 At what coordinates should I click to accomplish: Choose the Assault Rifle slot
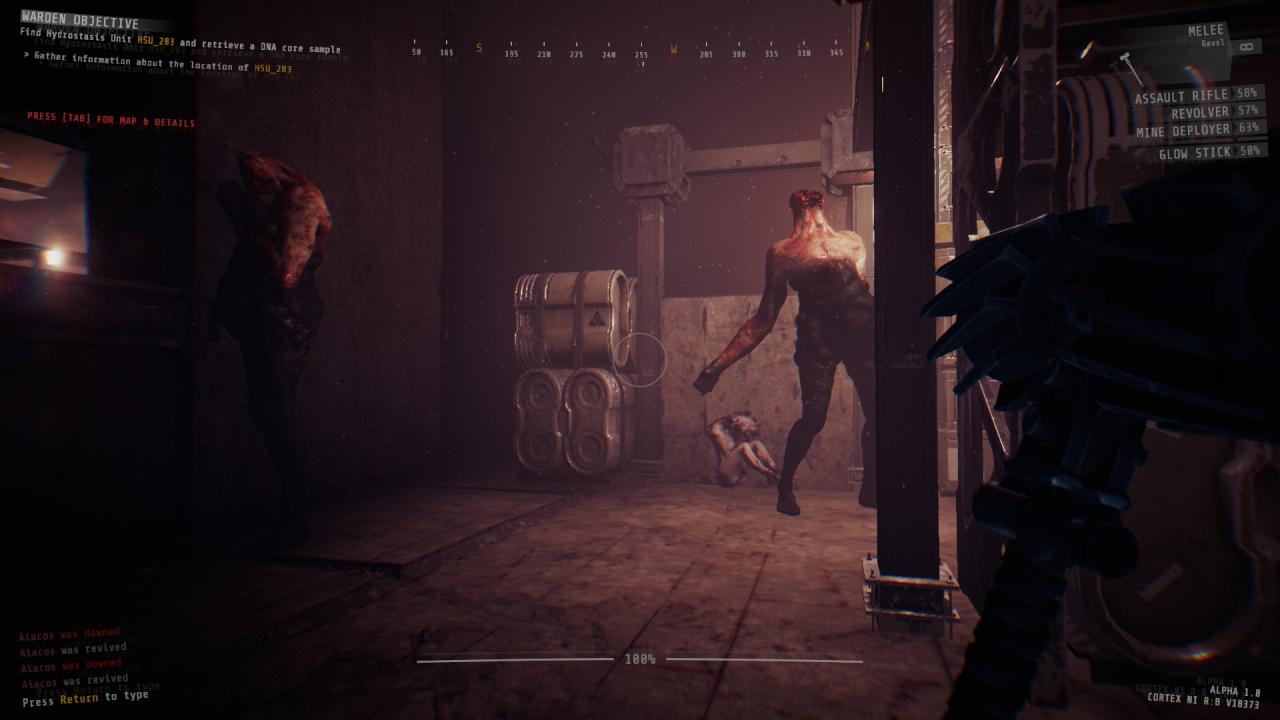click(x=1198, y=96)
